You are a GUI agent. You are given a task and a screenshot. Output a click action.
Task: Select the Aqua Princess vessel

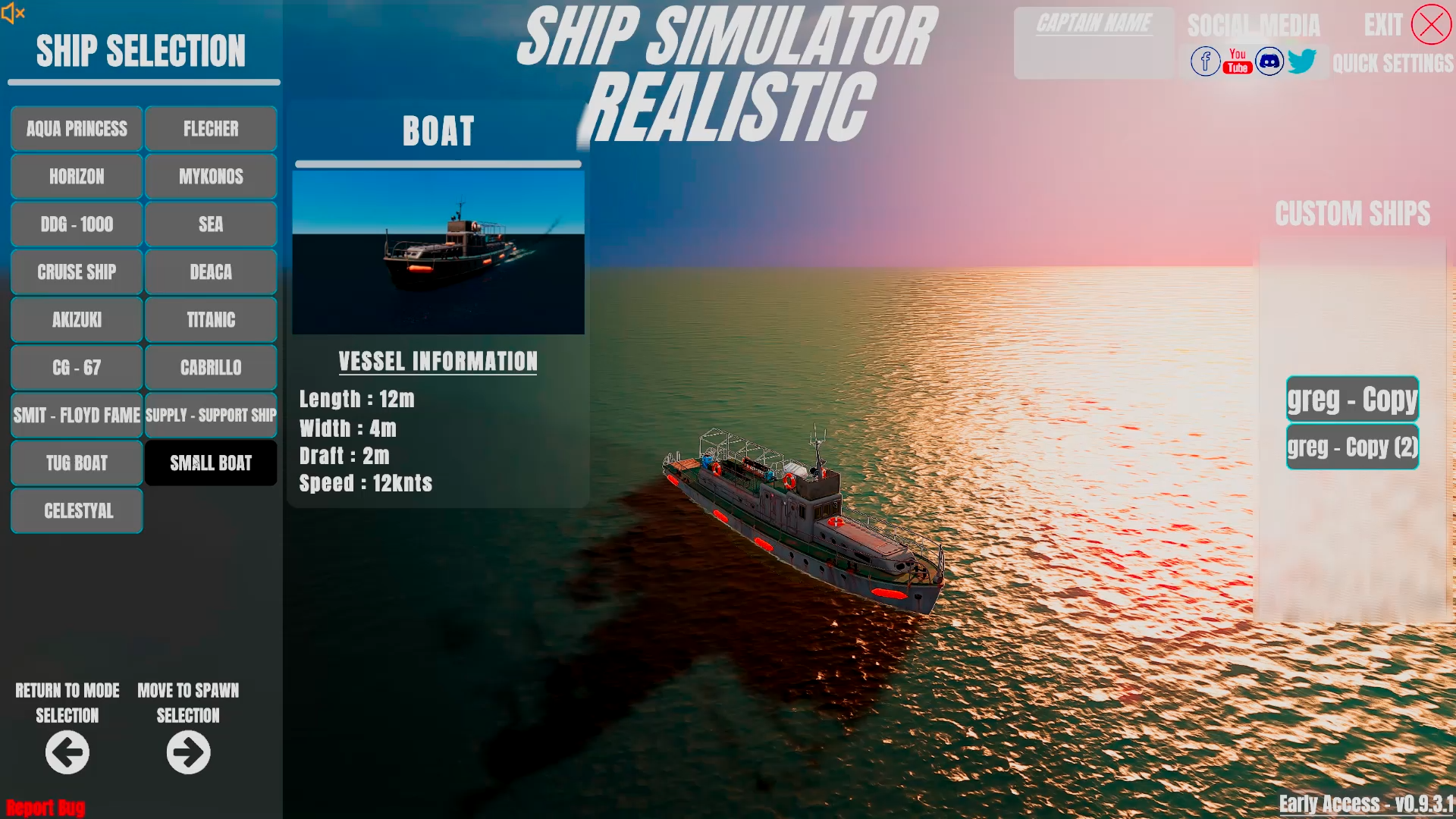(76, 128)
